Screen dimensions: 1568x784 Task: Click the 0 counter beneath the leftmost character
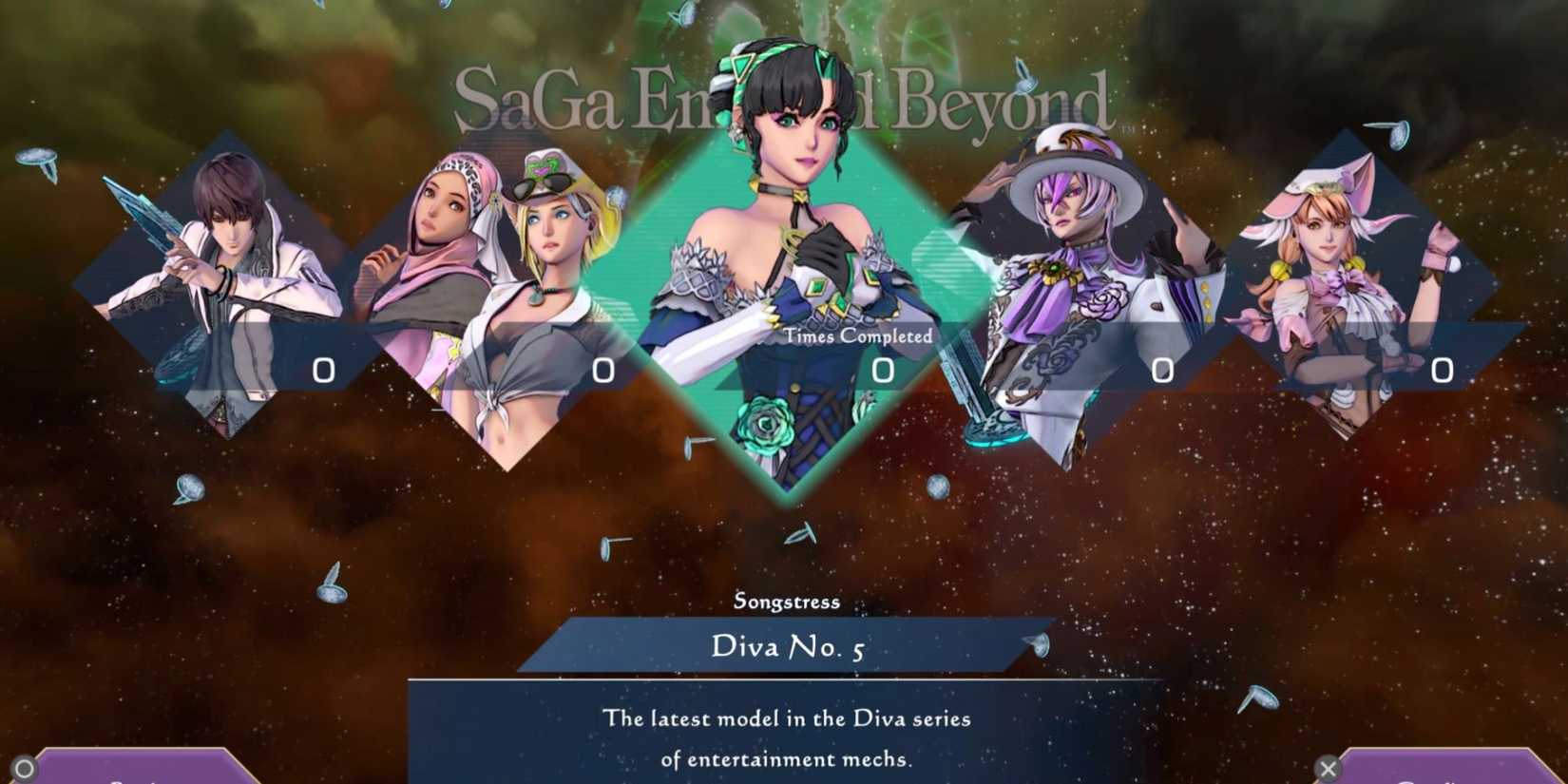click(323, 370)
